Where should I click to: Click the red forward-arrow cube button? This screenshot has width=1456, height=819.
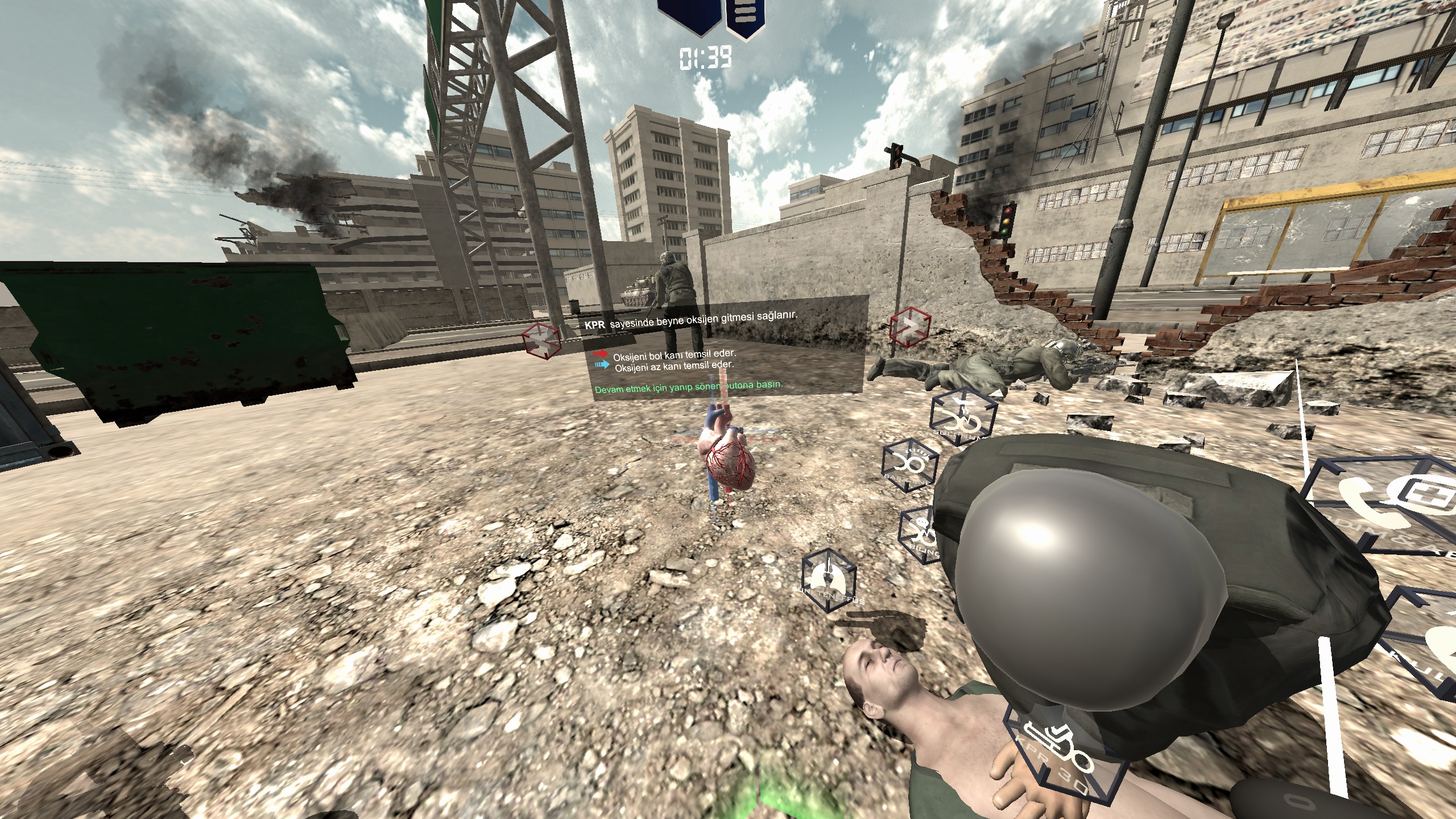[910, 327]
